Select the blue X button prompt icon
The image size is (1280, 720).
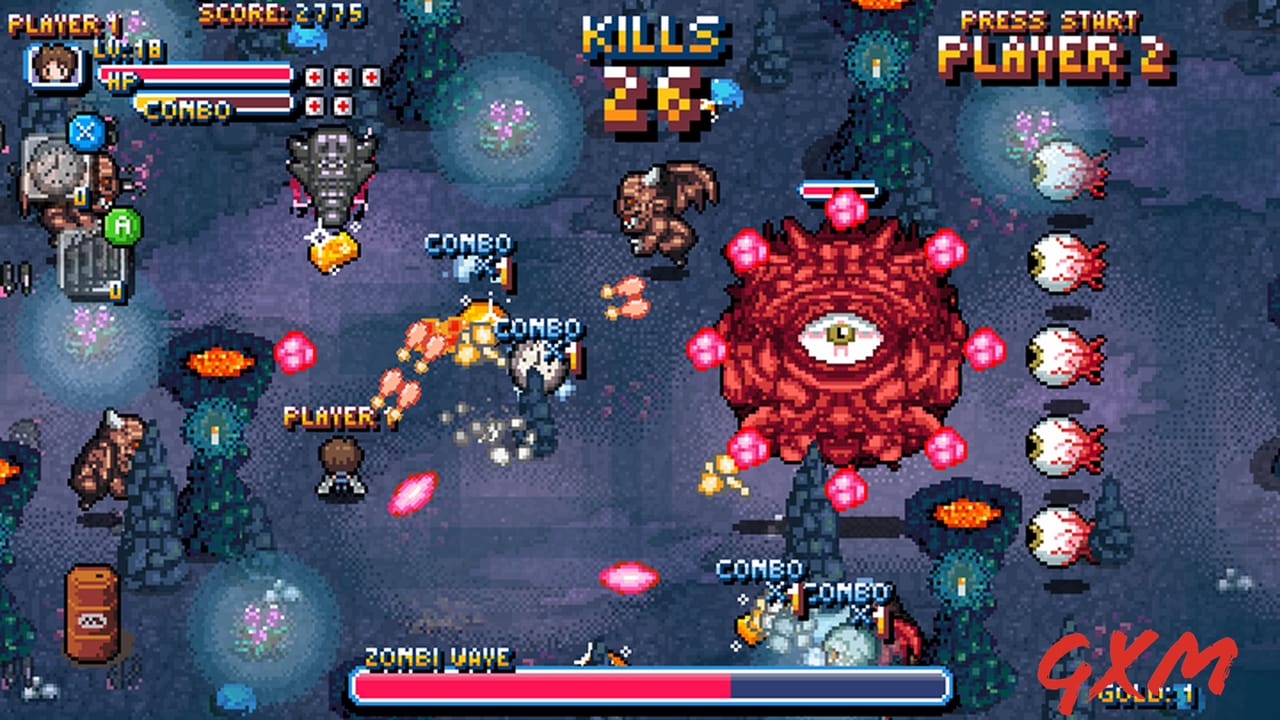pyautogui.click(x=83, y=132)
